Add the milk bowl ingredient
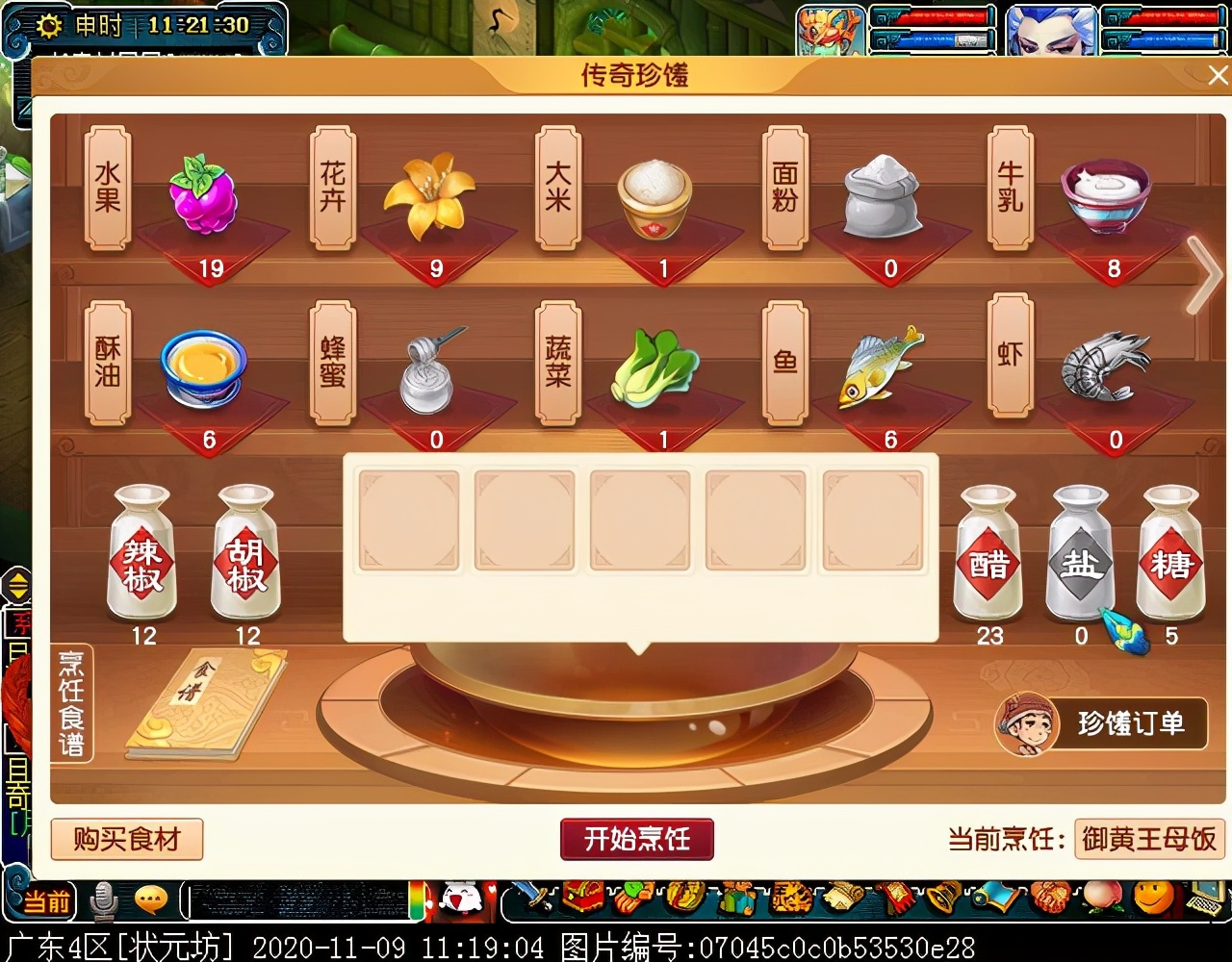1232x962 pixels. (1107, 194)
